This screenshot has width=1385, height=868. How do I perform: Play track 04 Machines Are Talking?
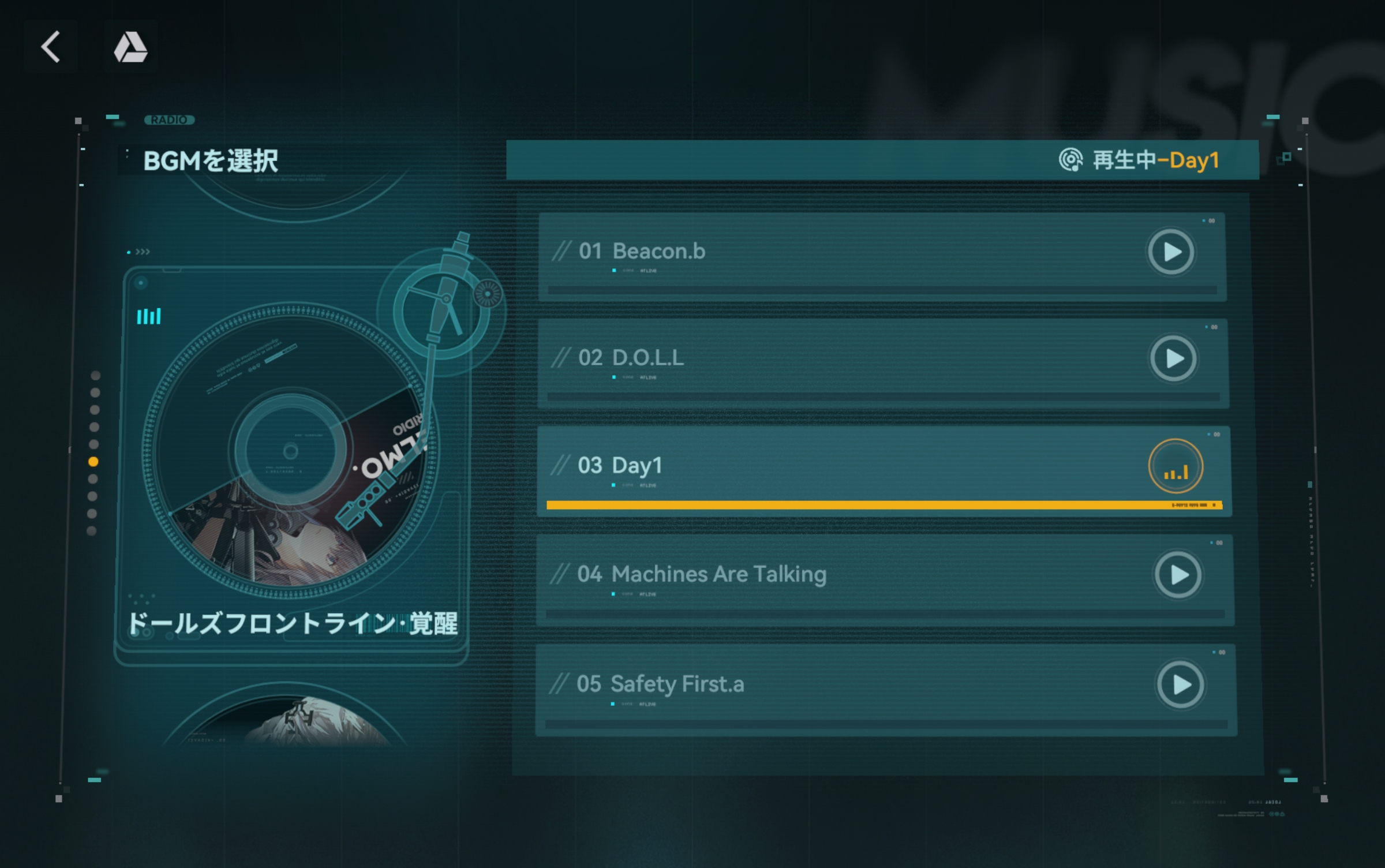click(x=1178, y=575)
